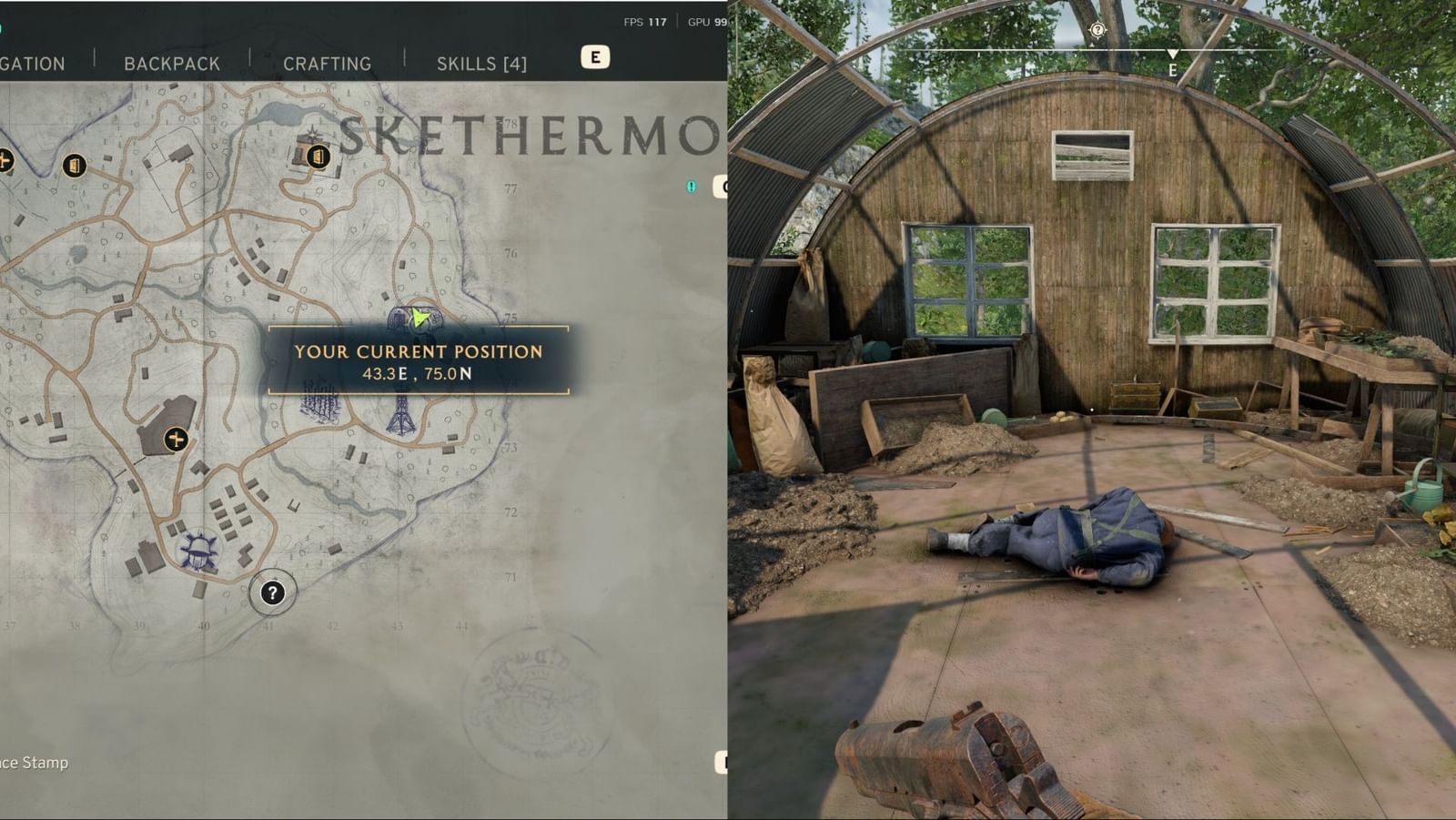1456x820 pixels.
Task: Switch to the Backpack tab
Action: coord(170,64)
